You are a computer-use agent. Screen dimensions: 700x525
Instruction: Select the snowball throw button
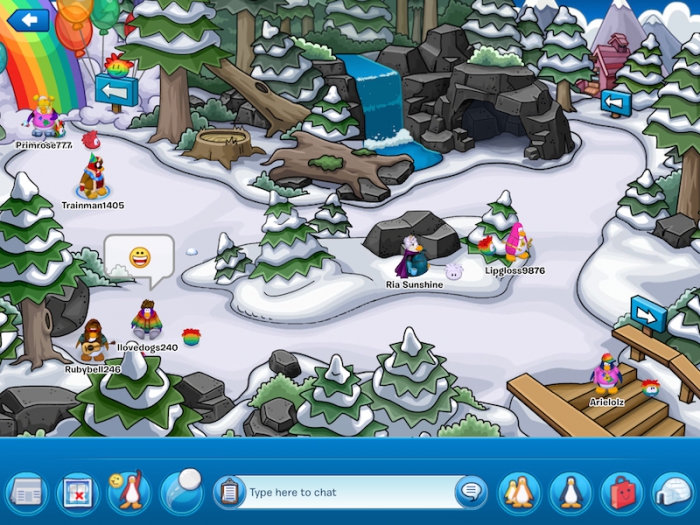point(181,490)
